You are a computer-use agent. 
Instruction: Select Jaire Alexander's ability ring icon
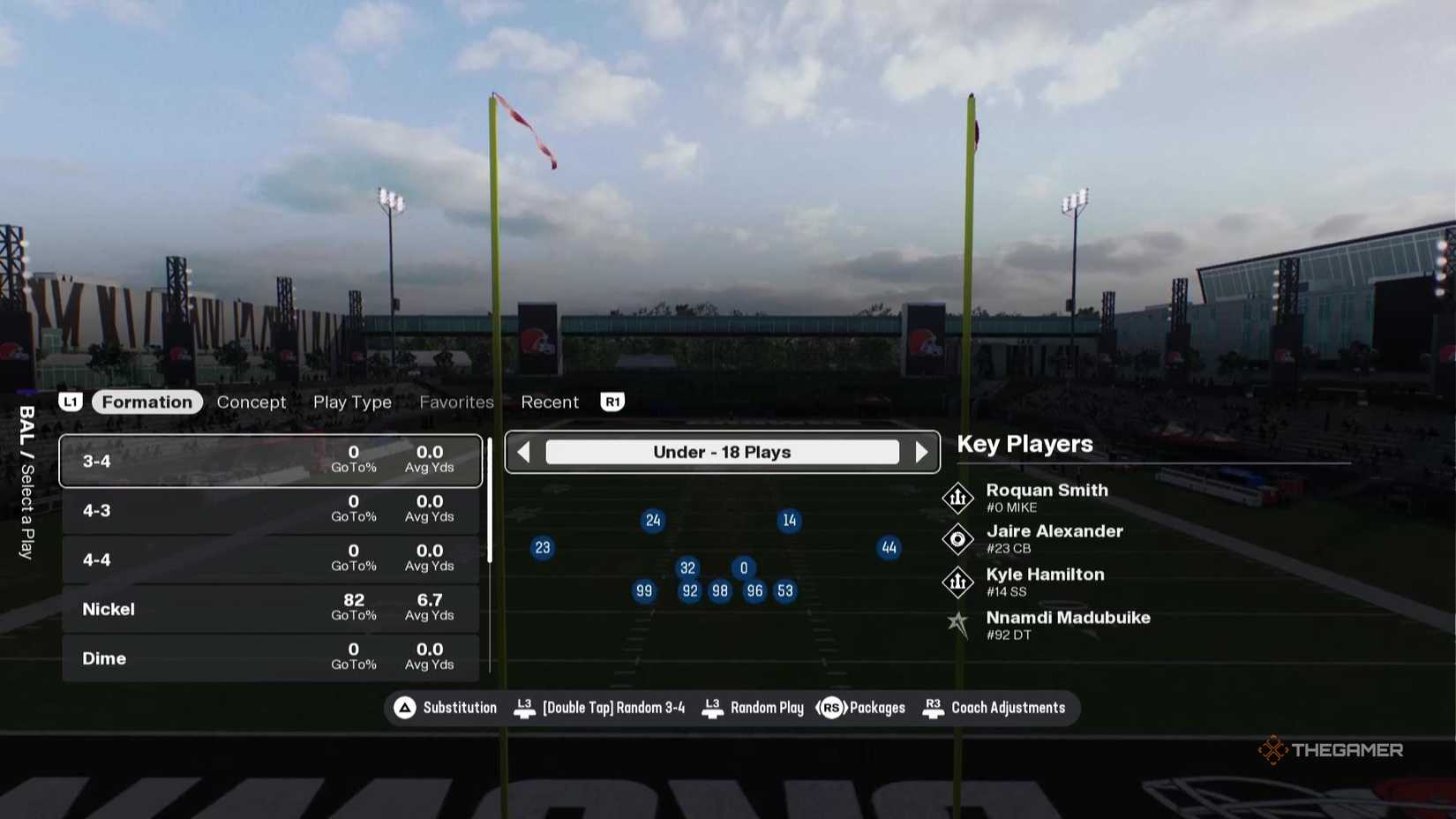[x=957, y=539]
